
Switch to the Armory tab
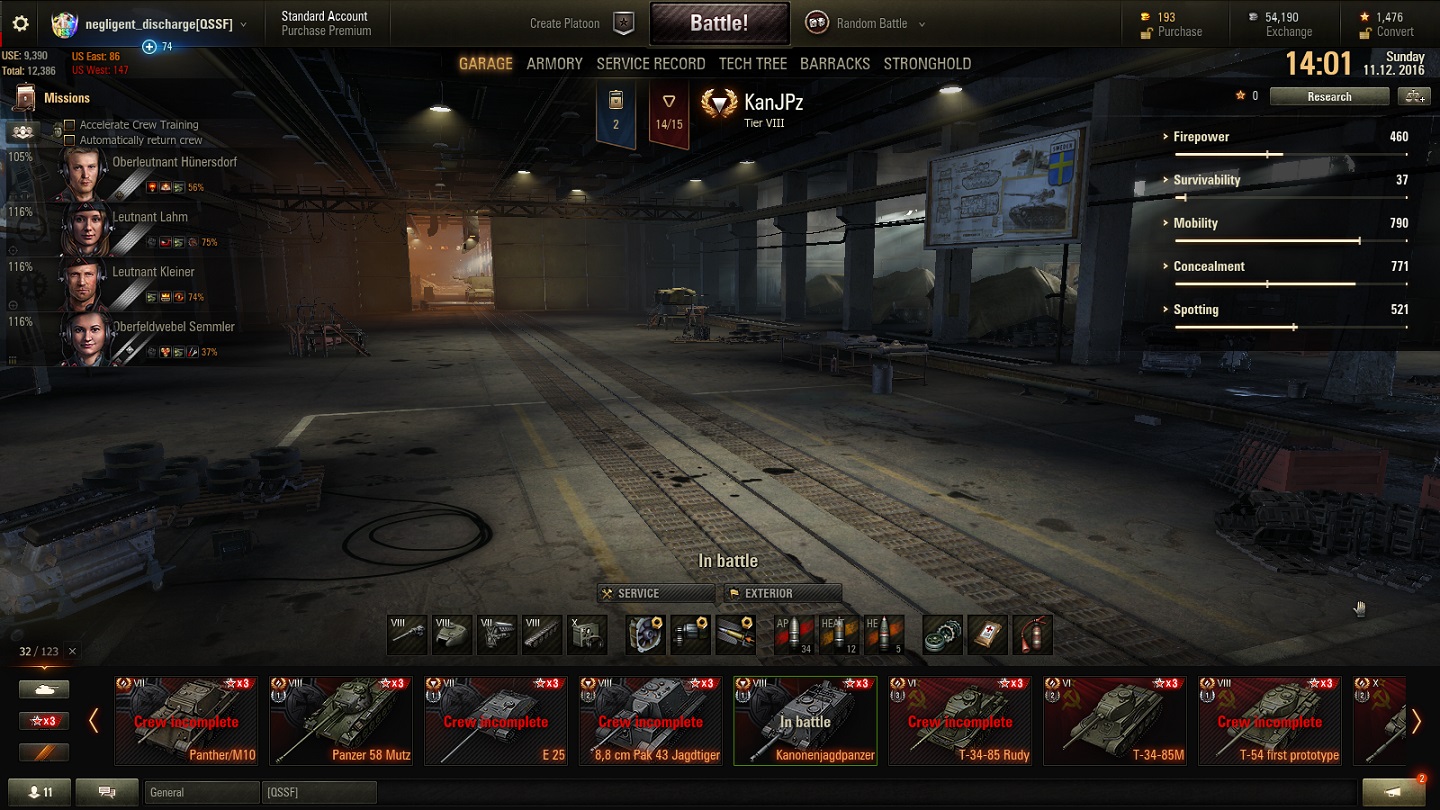(x=554, y=64)
